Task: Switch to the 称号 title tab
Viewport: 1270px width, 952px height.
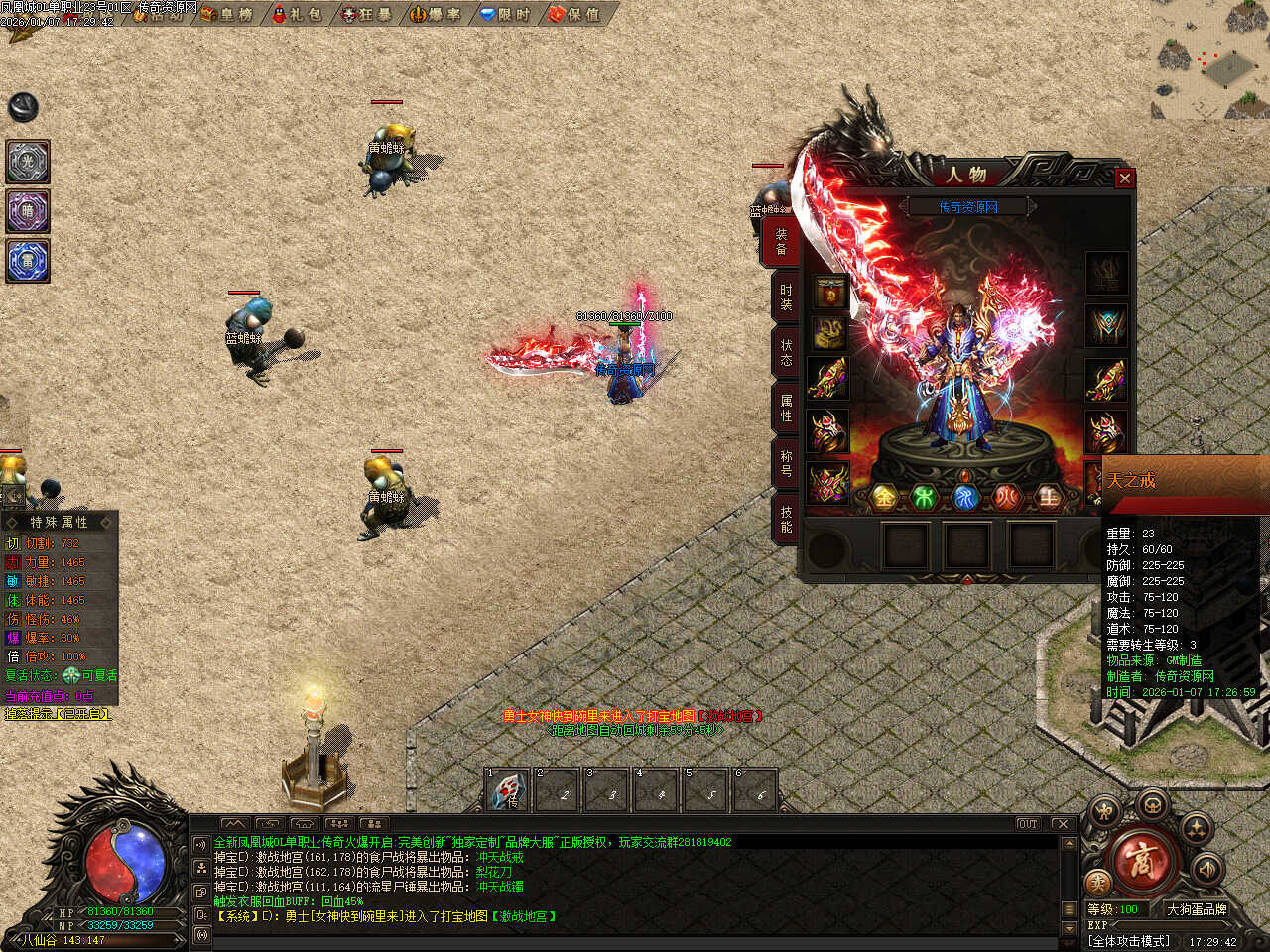Action: tap(786, 463)
